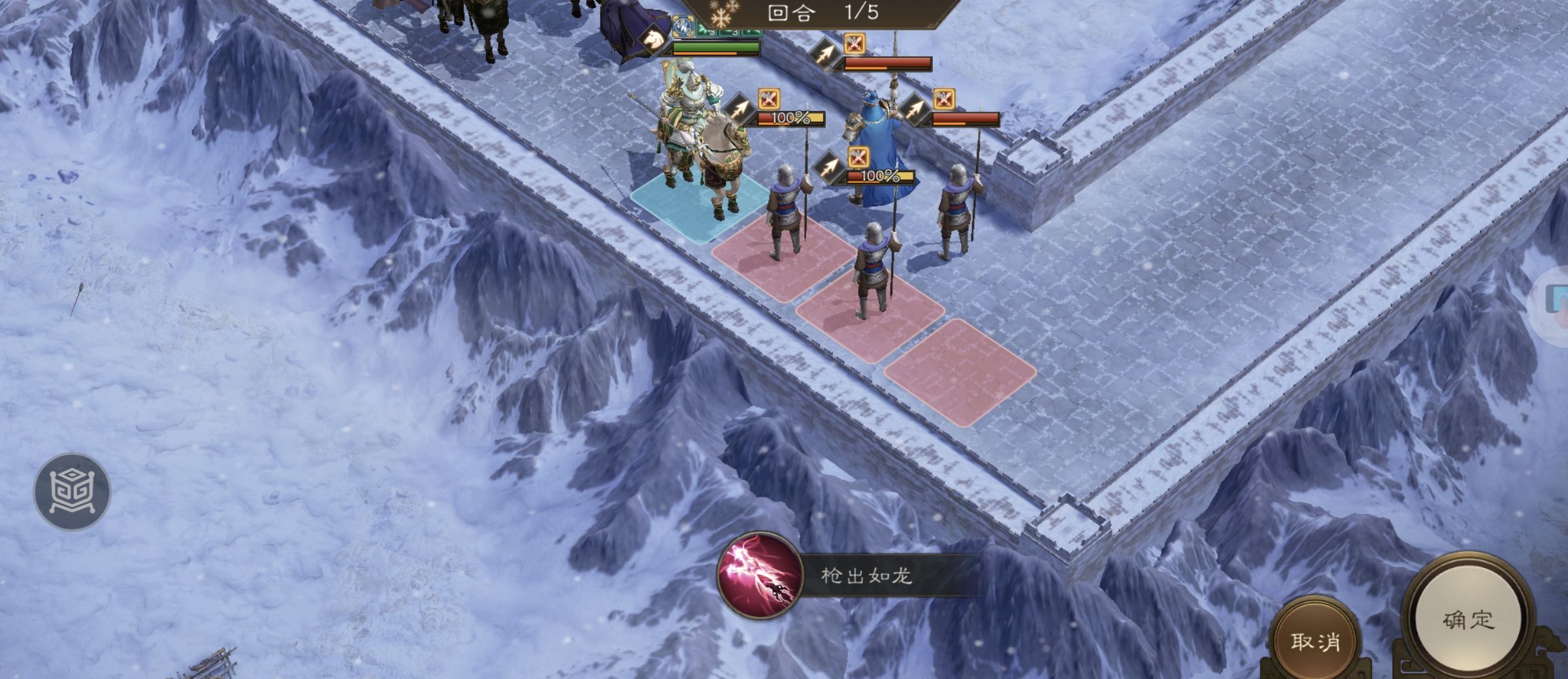Image resolution: width=1568 pixels, height=679 pixels.
Task: Select the 枪出如龙 skill icon
Action: [x=759, y=576]
